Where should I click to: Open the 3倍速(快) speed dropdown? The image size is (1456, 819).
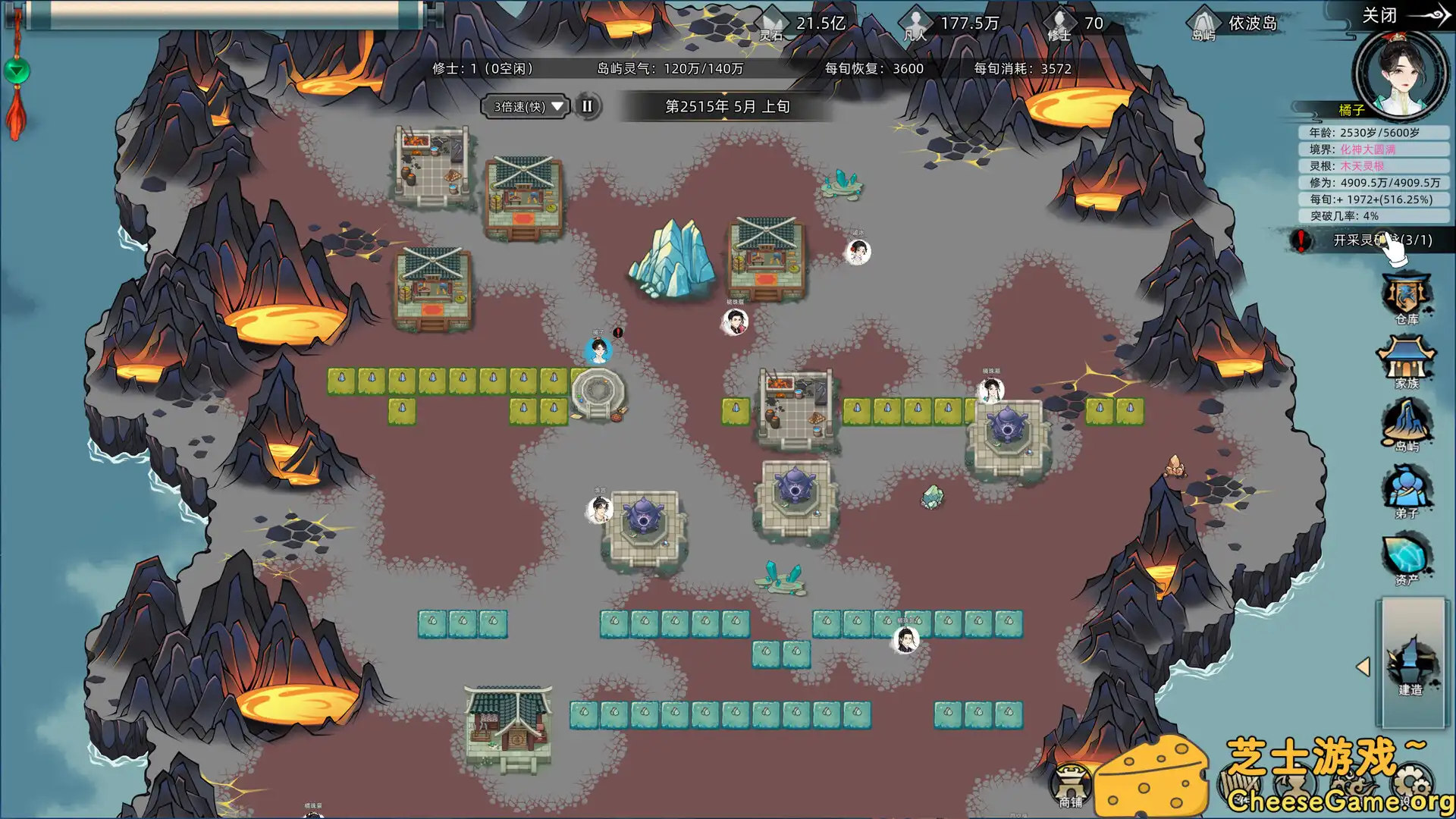(x=525, y=107)
